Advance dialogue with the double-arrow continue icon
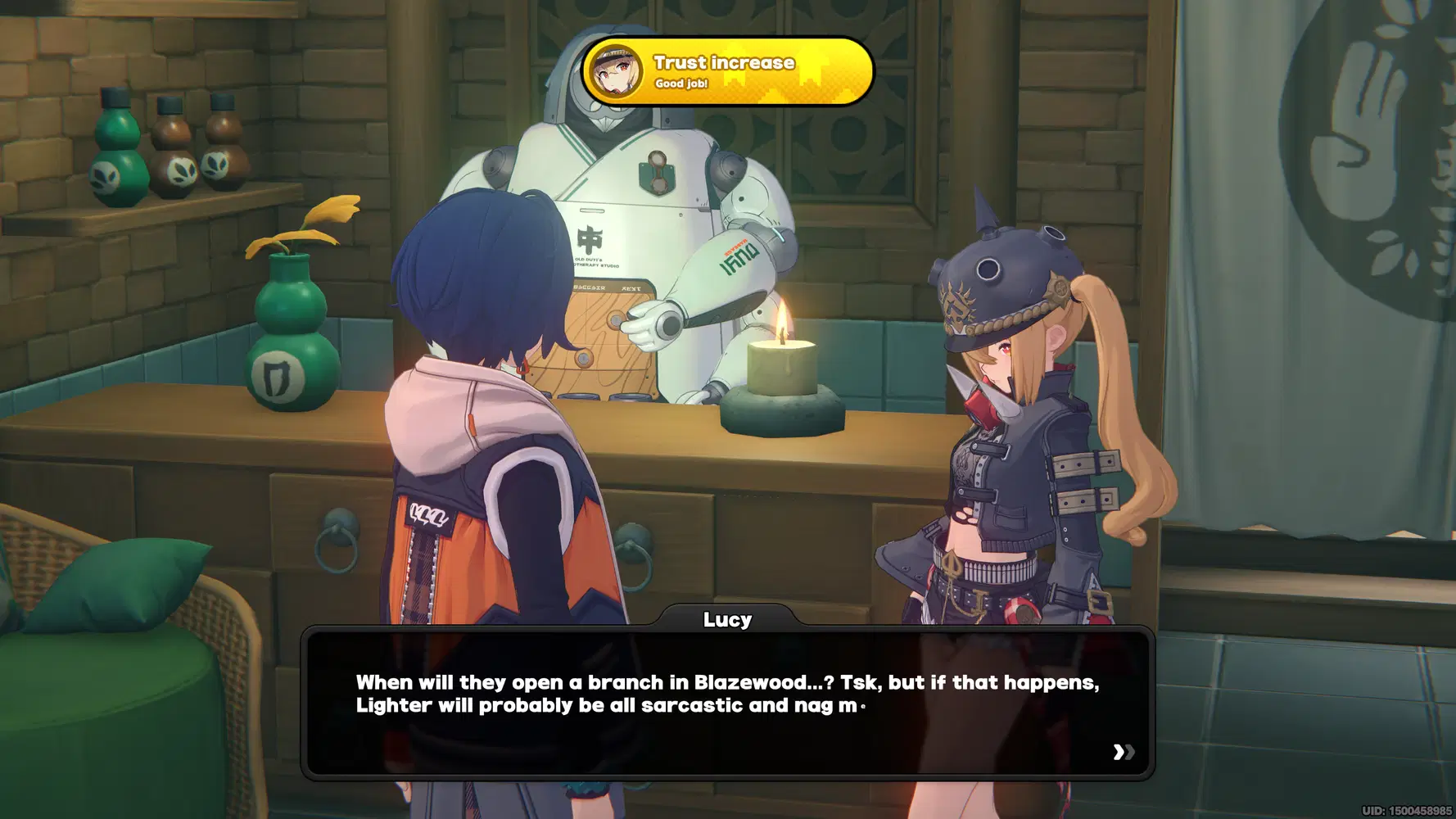This screenshot has height=819, width=1456. (x=1124, y=752)
